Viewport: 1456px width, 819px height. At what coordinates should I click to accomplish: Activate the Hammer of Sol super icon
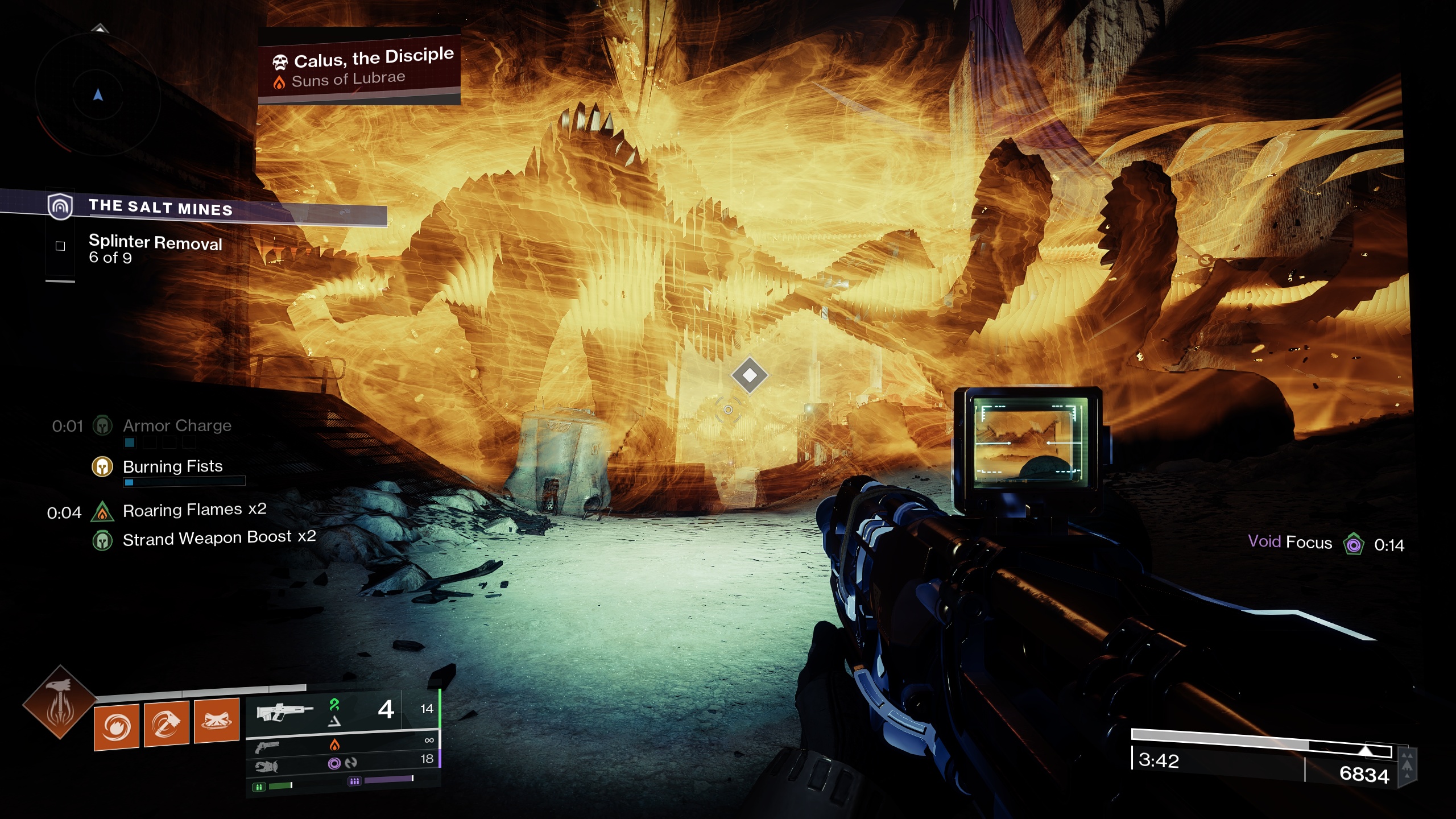(60, 702)
